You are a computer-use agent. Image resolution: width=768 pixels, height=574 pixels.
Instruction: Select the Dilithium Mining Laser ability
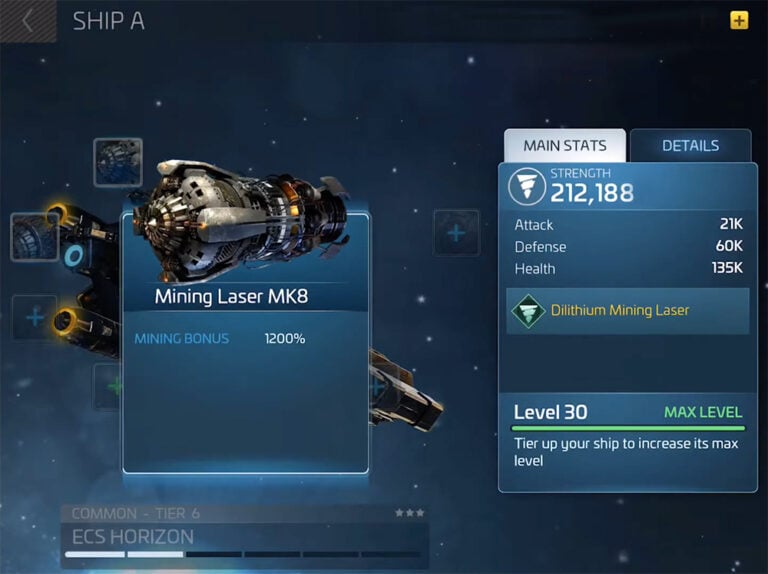(x=627, y=311)
